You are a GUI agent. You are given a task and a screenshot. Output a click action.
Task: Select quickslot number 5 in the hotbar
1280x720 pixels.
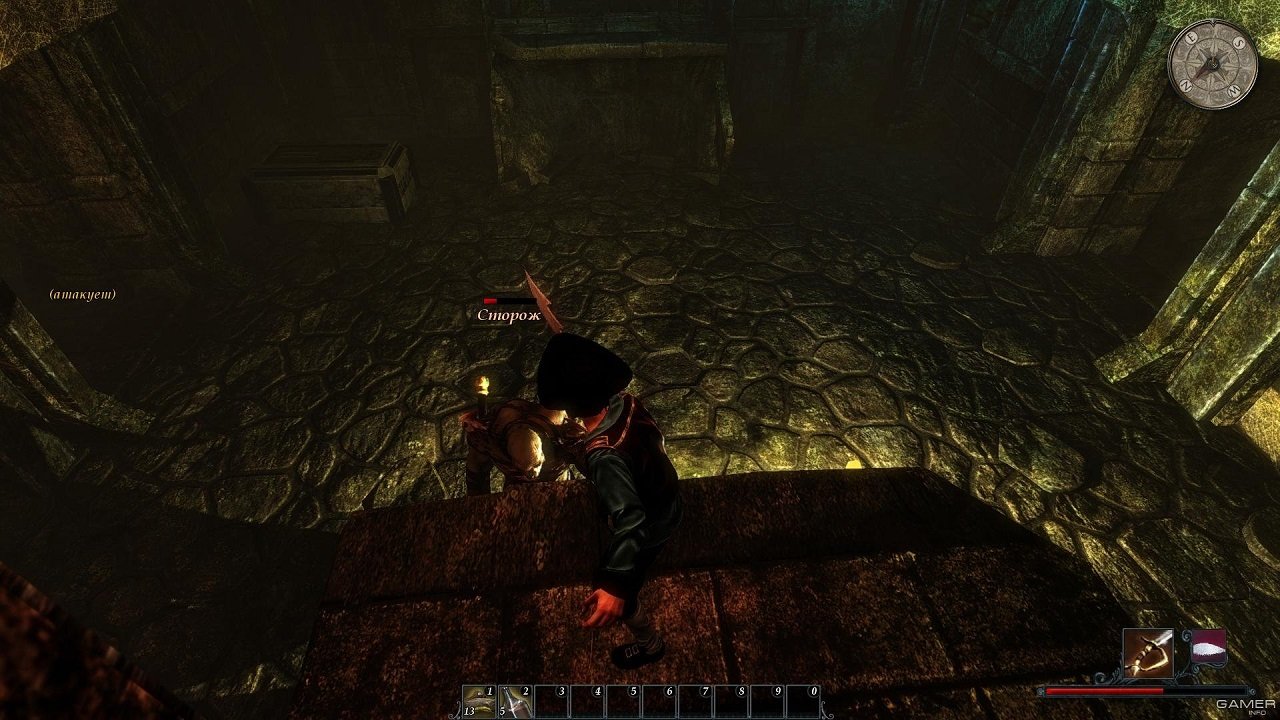tap(625, 700)
